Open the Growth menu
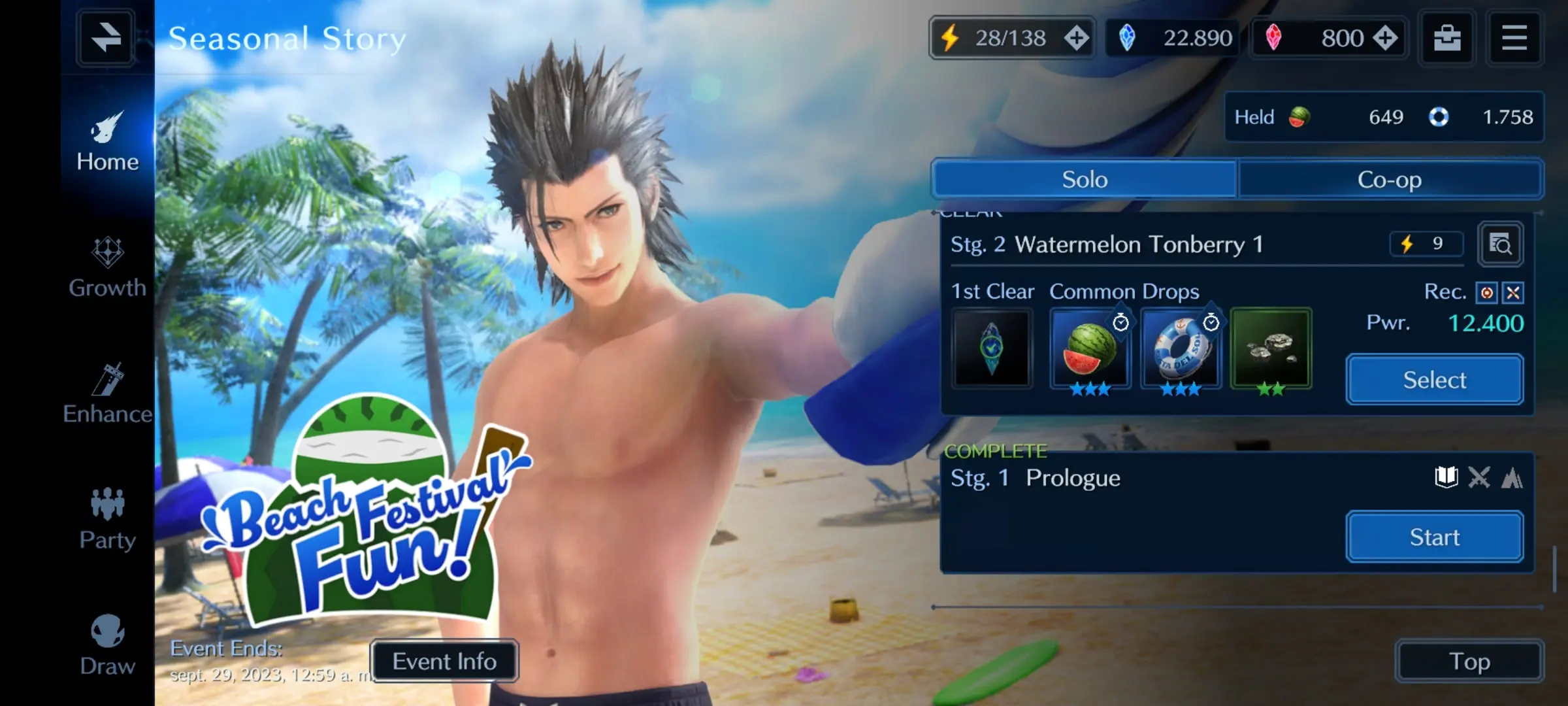 107,268
